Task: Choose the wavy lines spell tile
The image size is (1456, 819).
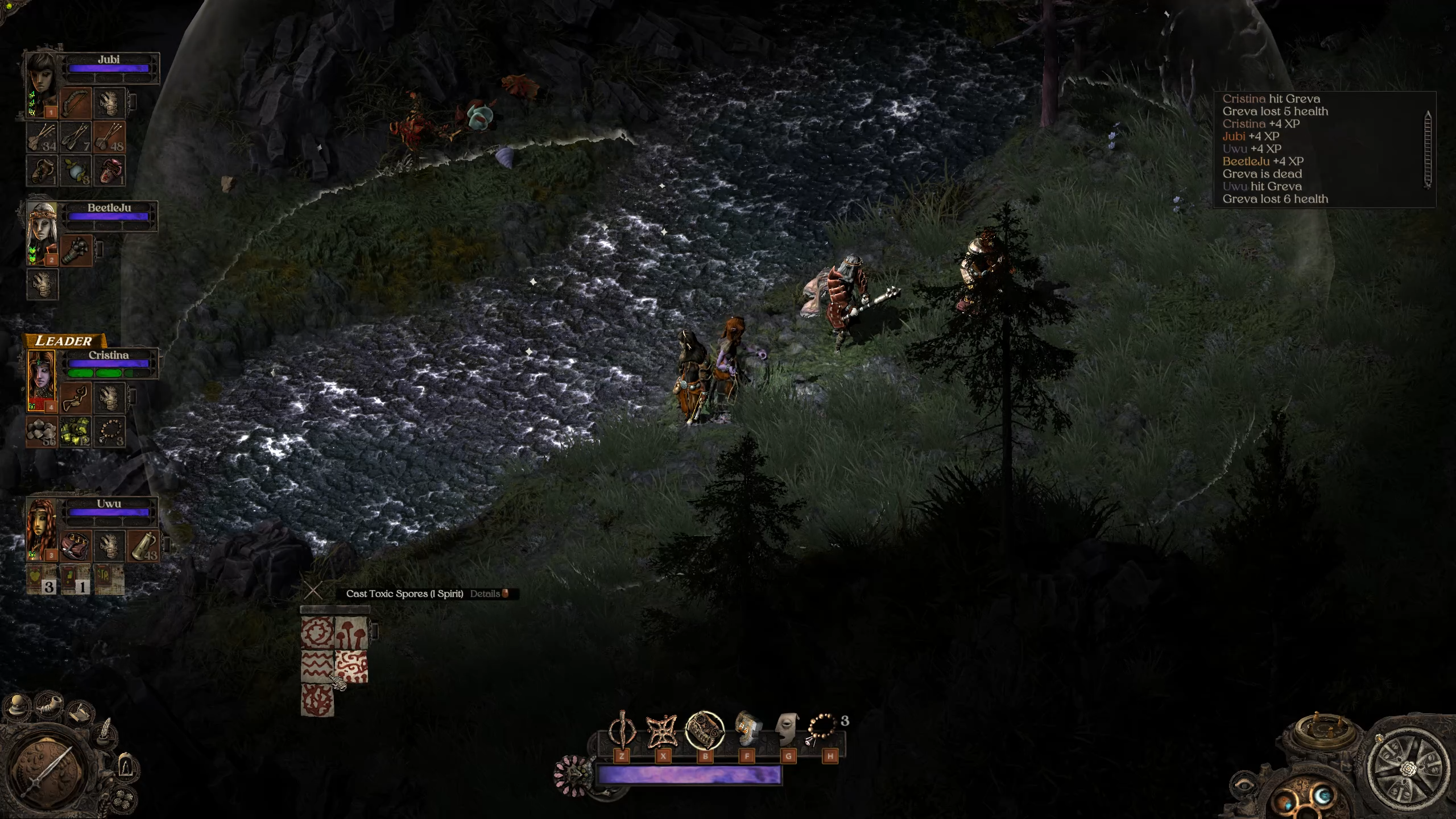Action: click(317, 666)
